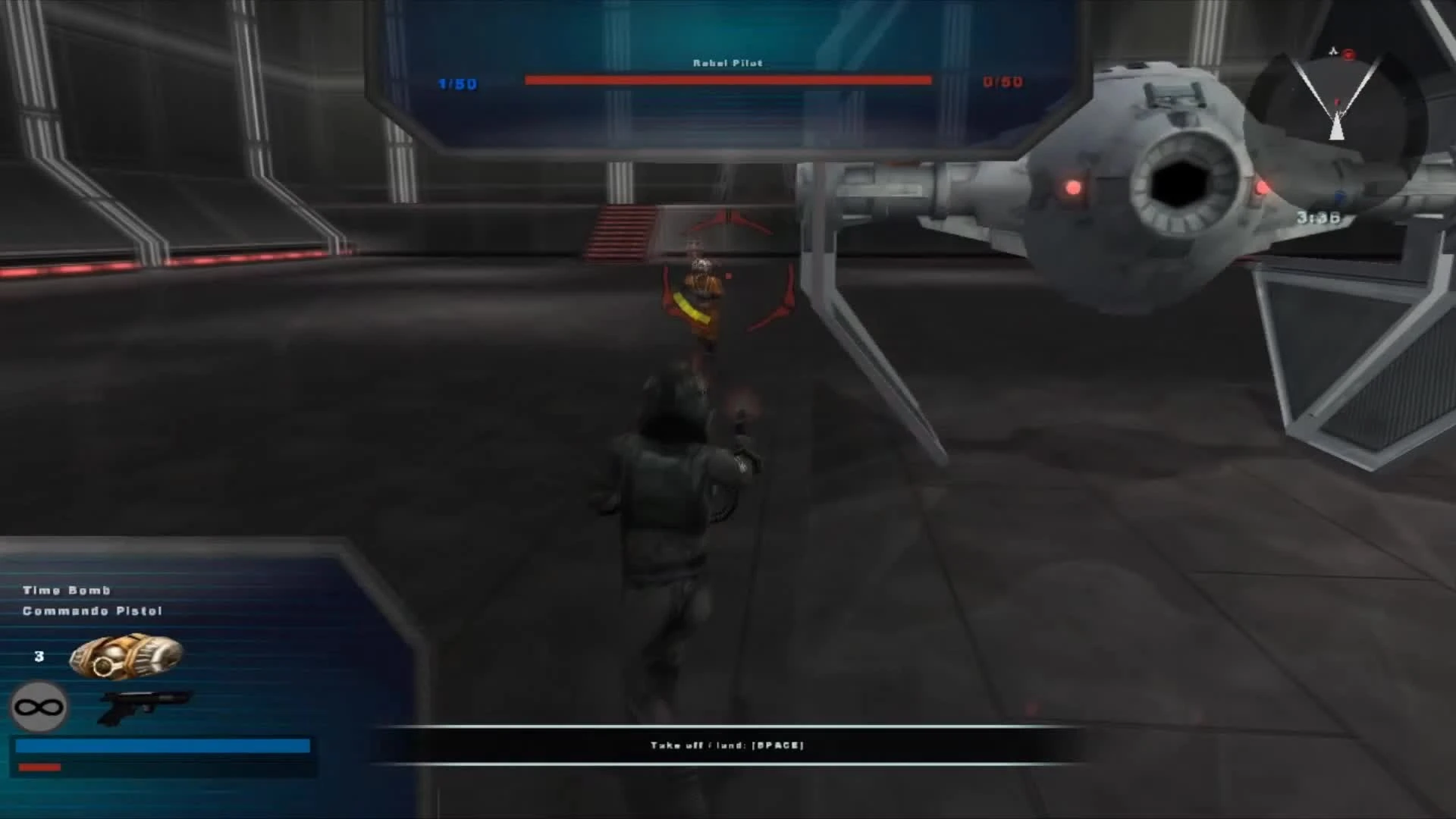Click the Rebel Pilot name label
Viewport: 1456px width, 819px height.
click(x=726, y=63)
